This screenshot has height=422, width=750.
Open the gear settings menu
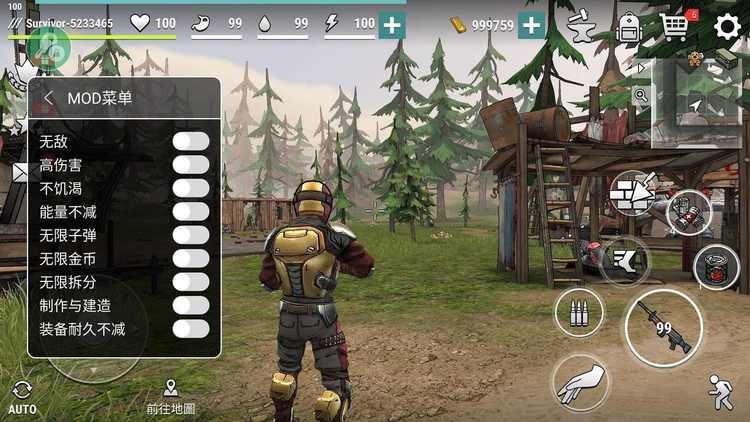[x=727, y=27]
